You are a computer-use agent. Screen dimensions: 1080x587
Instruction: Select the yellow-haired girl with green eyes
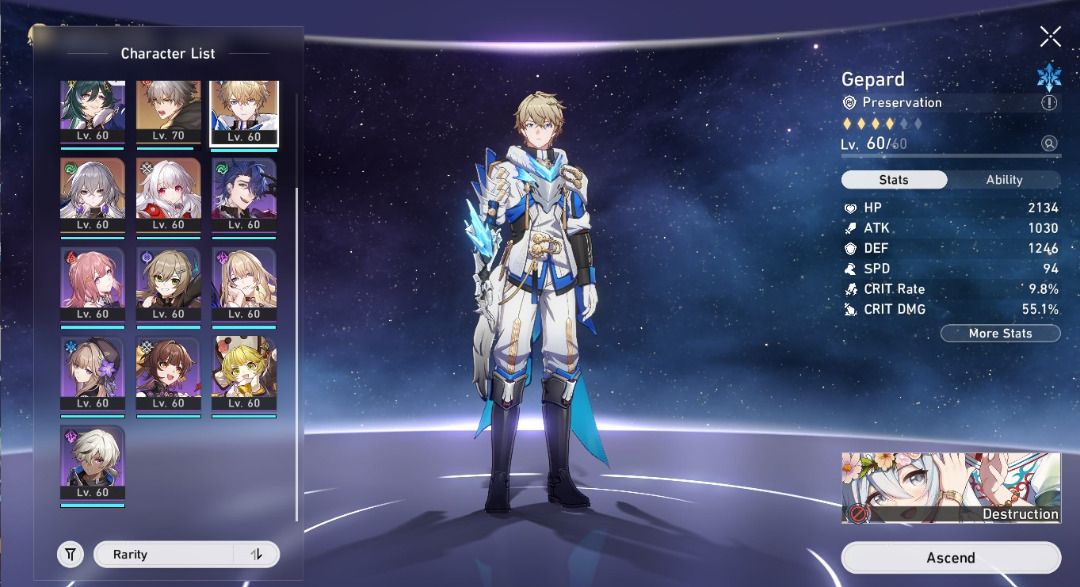tap(244, 372)
